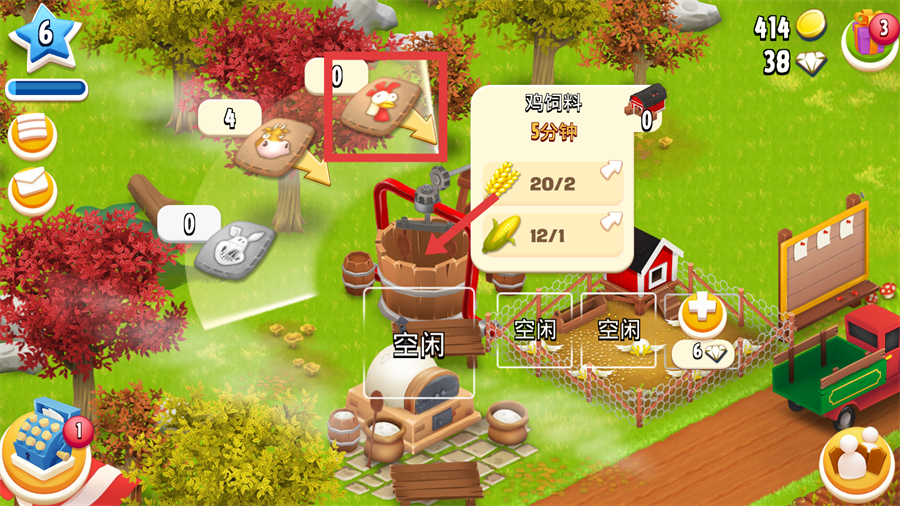The width and height of the screenshot is (900, 506).
Task: Click the diamond currency icon
Action: (x=811, y=63)
